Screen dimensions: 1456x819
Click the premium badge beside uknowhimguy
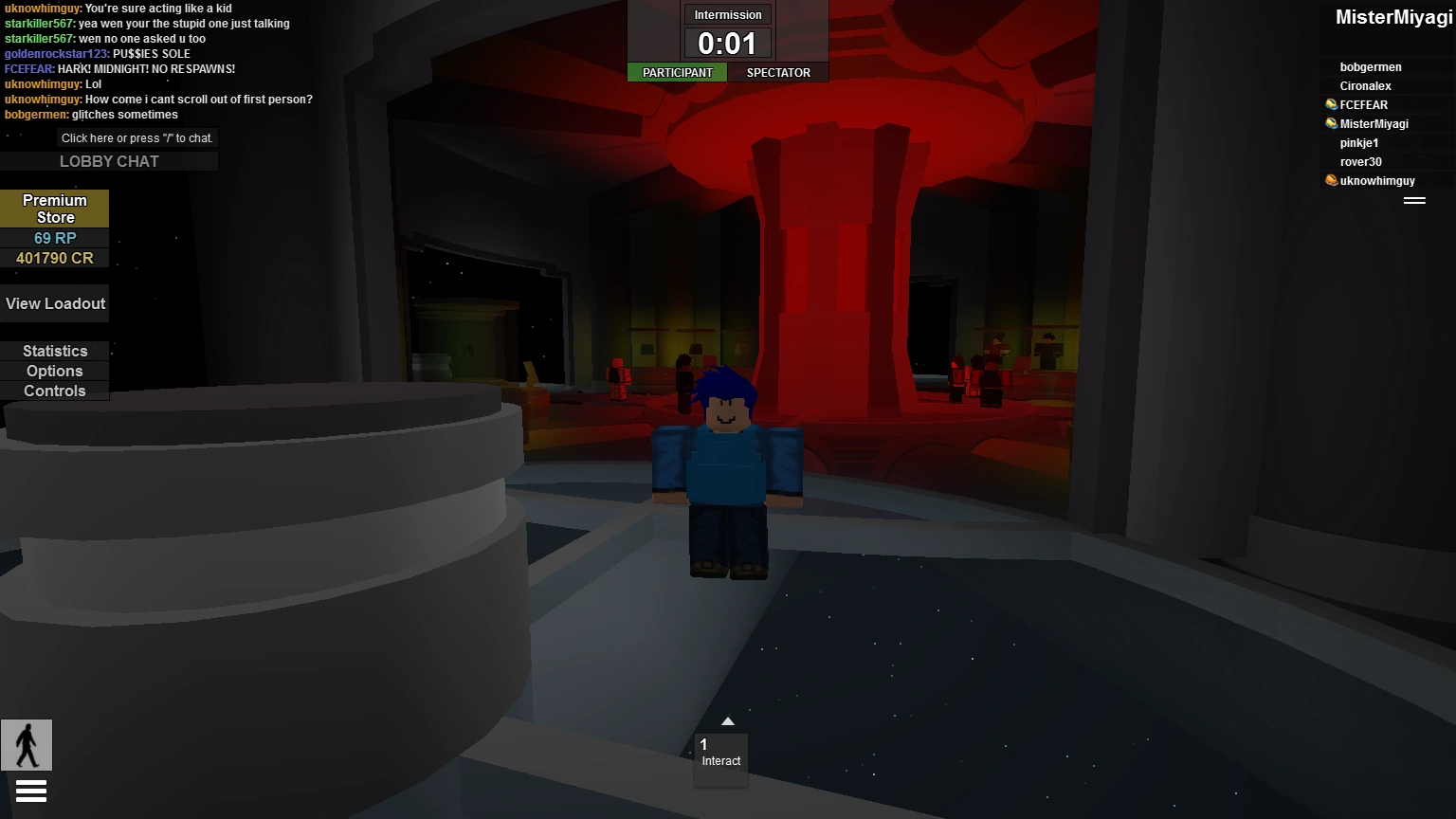tap(1331, 180)
